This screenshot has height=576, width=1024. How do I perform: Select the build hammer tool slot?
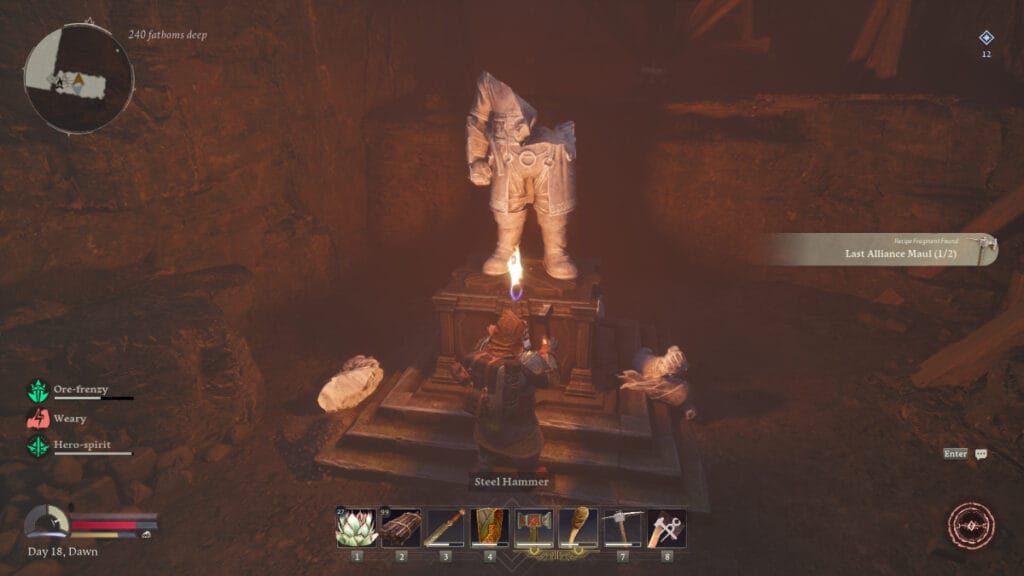click(666, 527)
